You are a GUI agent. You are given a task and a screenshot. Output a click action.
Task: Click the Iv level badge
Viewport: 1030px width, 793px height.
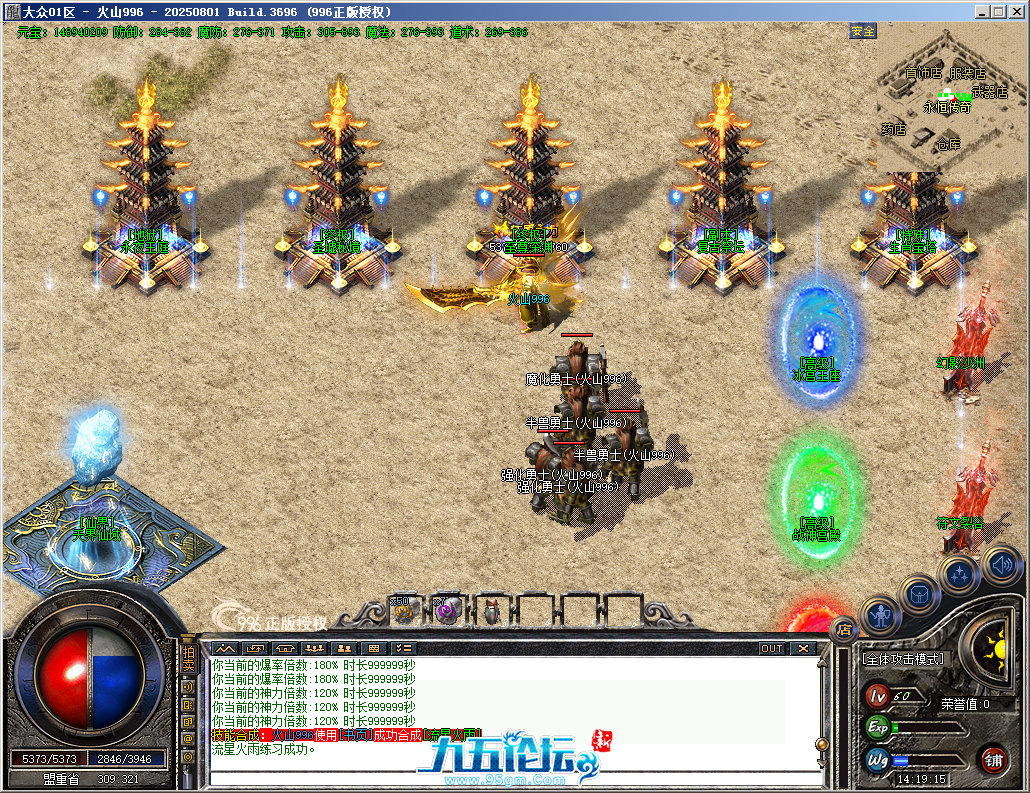[x=877, y=695]
